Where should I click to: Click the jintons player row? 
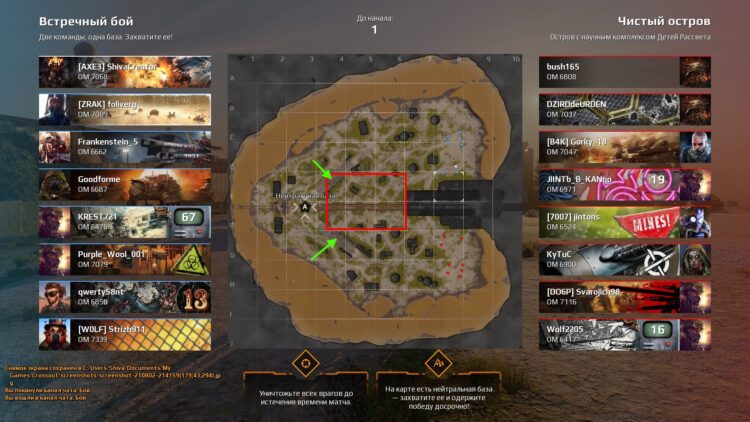click(624, 222)
